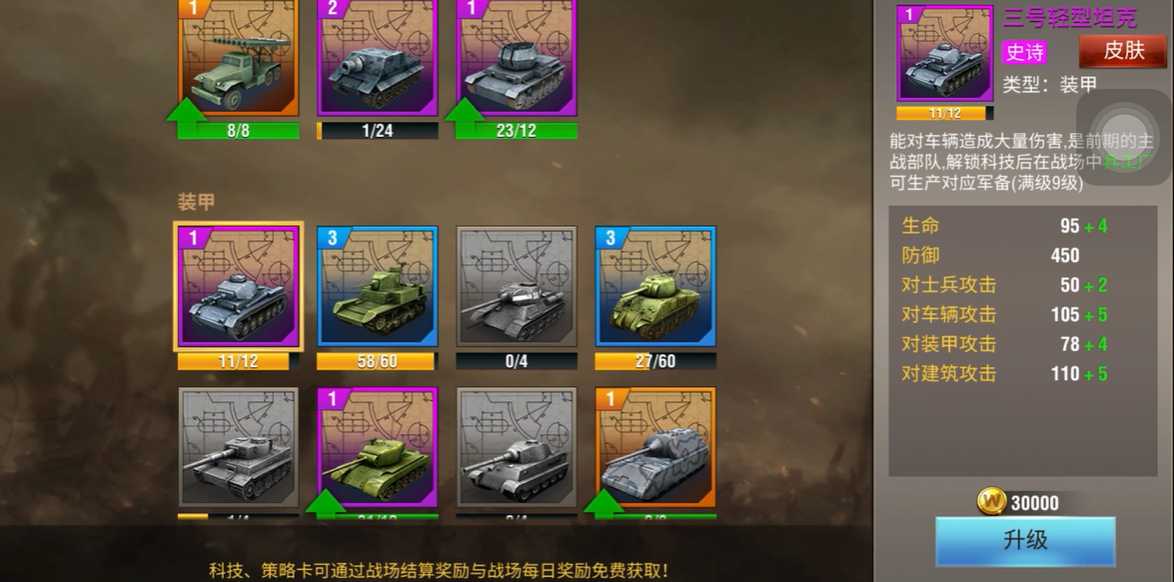Screen dimensions: 1174x582
Task: Choose the assault gun card showing 1/24
Action: 377,60
